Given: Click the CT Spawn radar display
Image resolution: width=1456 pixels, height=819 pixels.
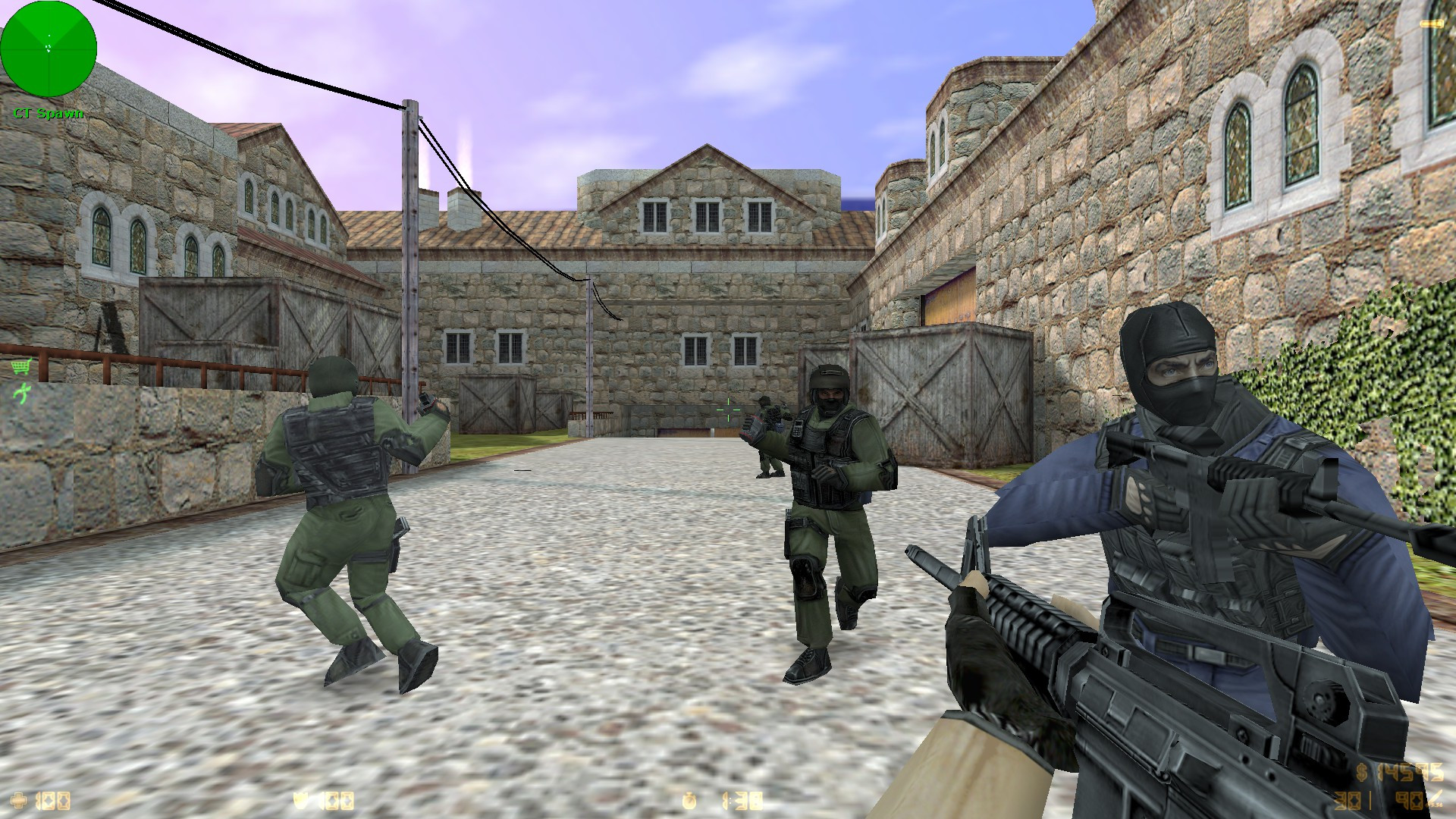Looking at the screenshot, I should 49,49.
